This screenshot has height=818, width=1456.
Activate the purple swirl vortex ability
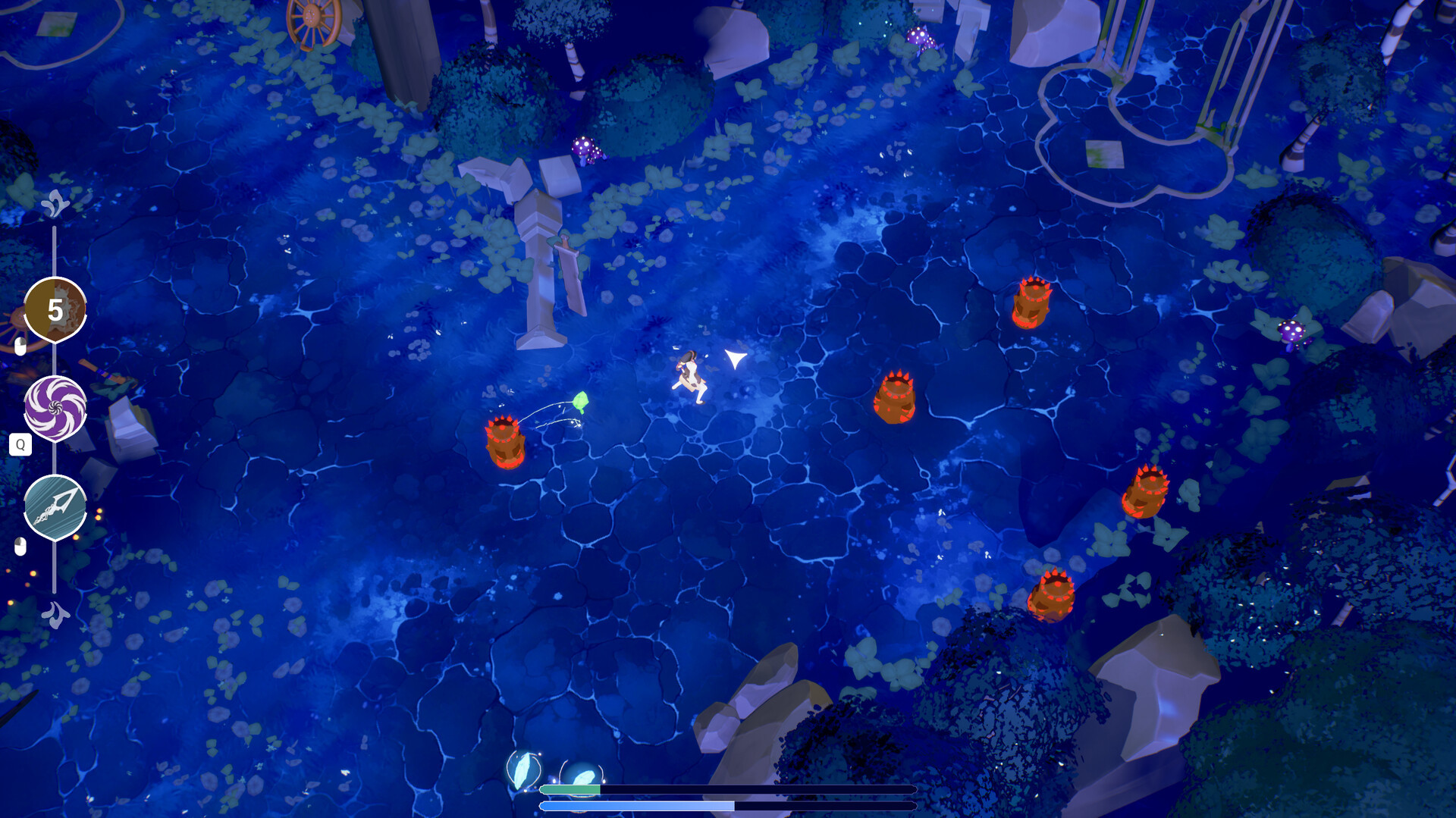(x=55, y=408)
